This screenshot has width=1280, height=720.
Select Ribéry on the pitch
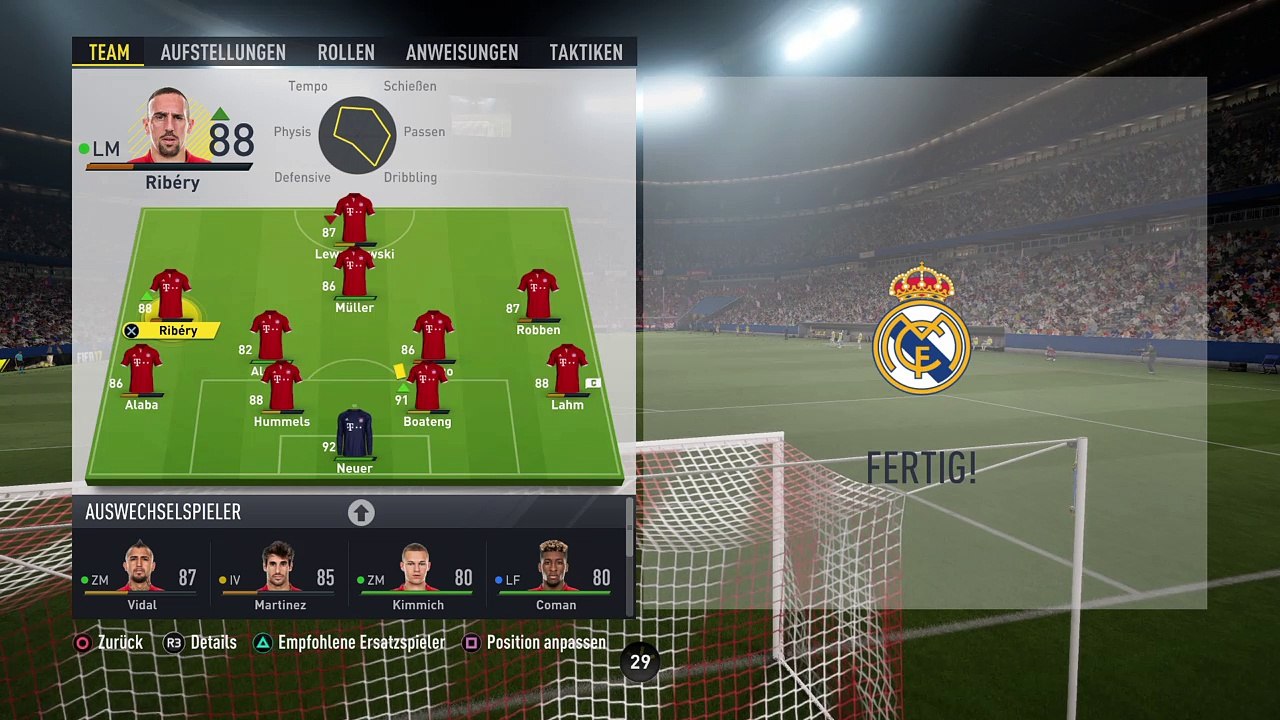point(171,295)
